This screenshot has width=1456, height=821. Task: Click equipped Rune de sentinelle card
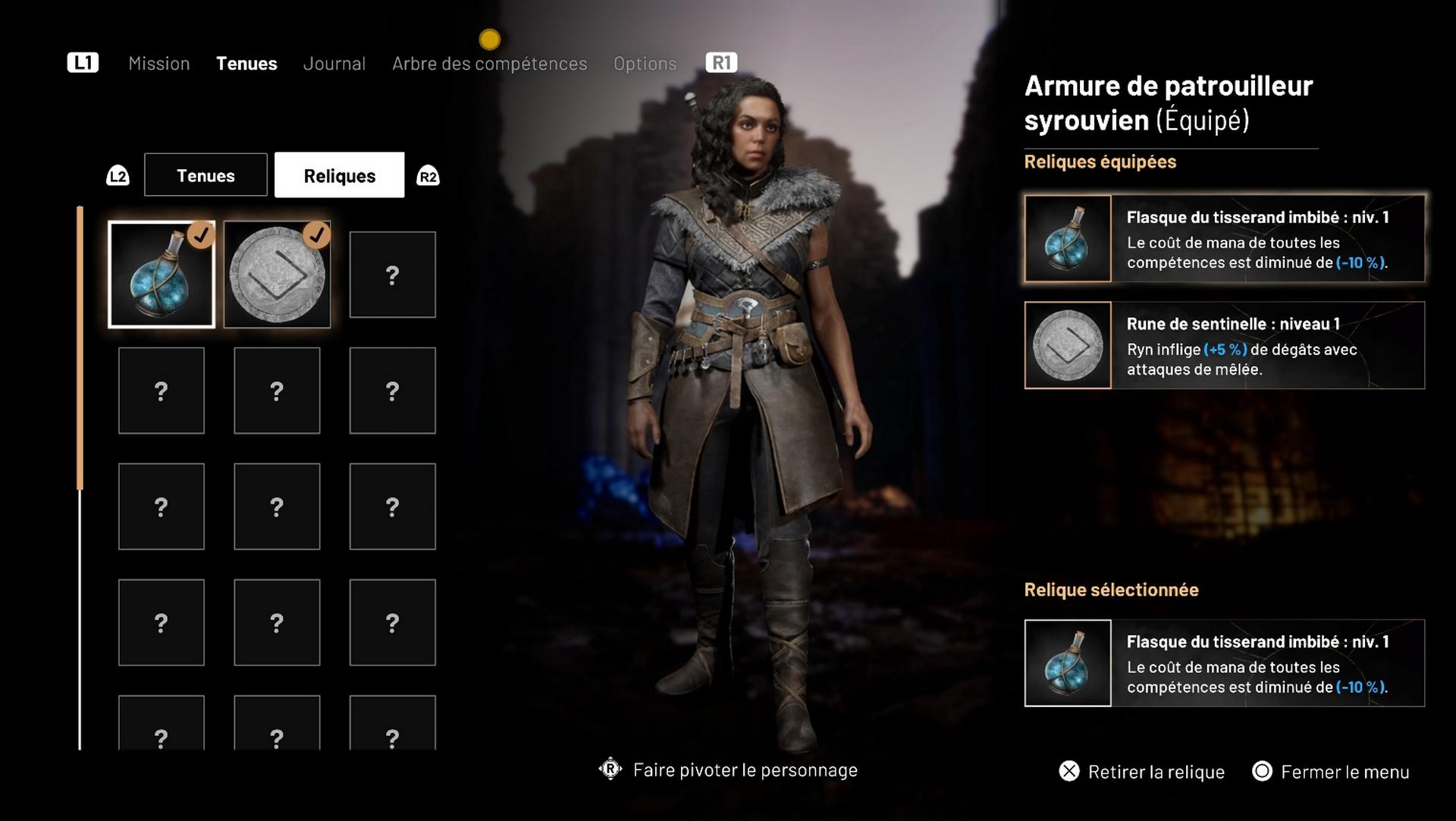point(1224,345)
